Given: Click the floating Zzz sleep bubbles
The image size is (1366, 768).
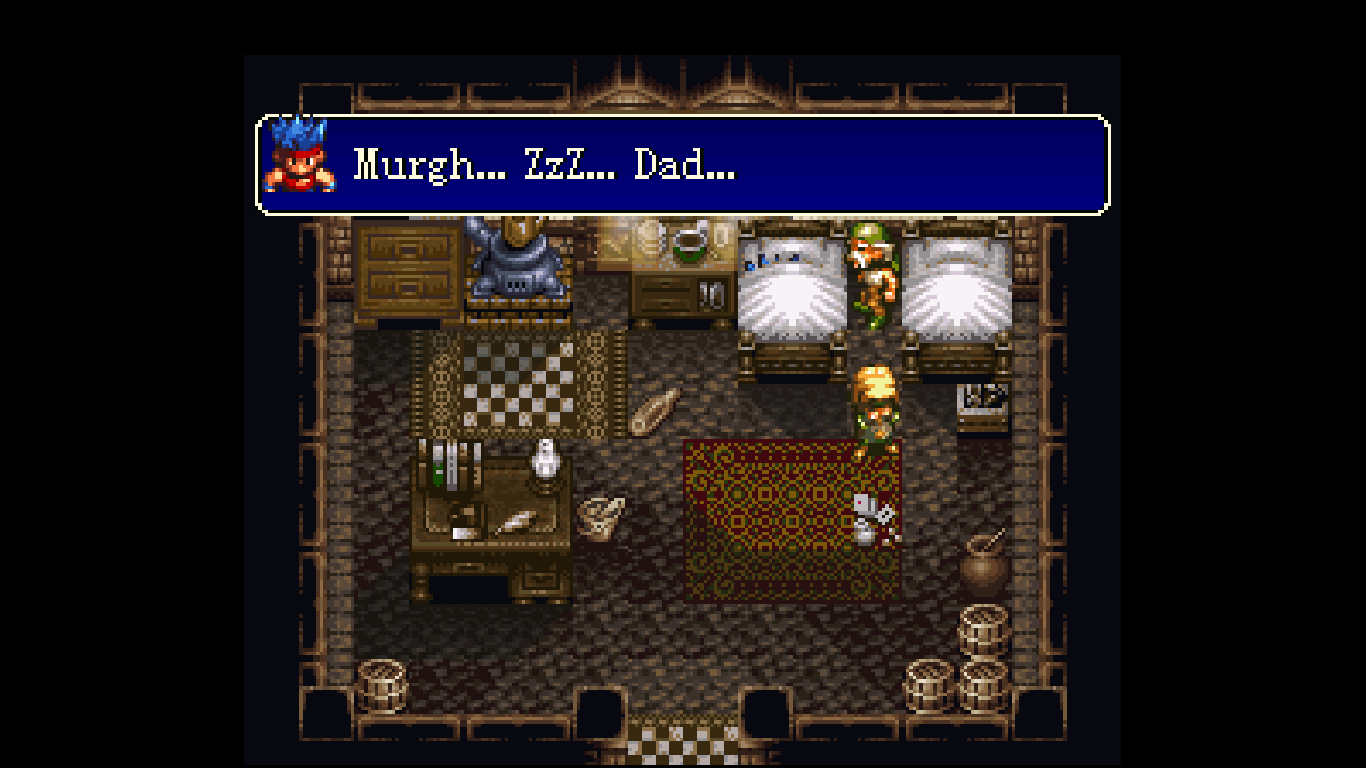Looking at the screenshot, I should tap(770, 262).
